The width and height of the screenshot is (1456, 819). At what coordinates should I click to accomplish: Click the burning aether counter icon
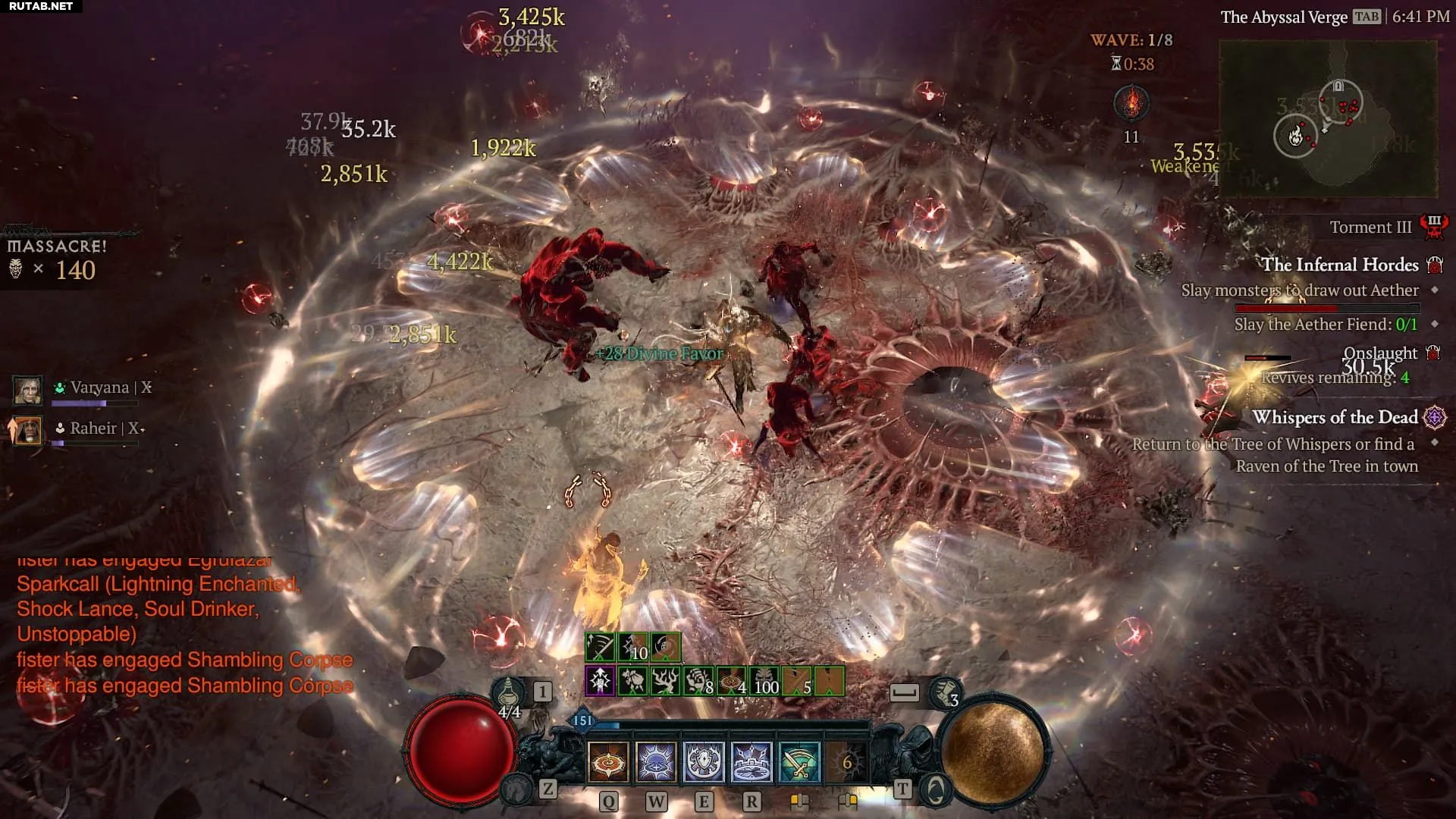tap(1131, 103)
